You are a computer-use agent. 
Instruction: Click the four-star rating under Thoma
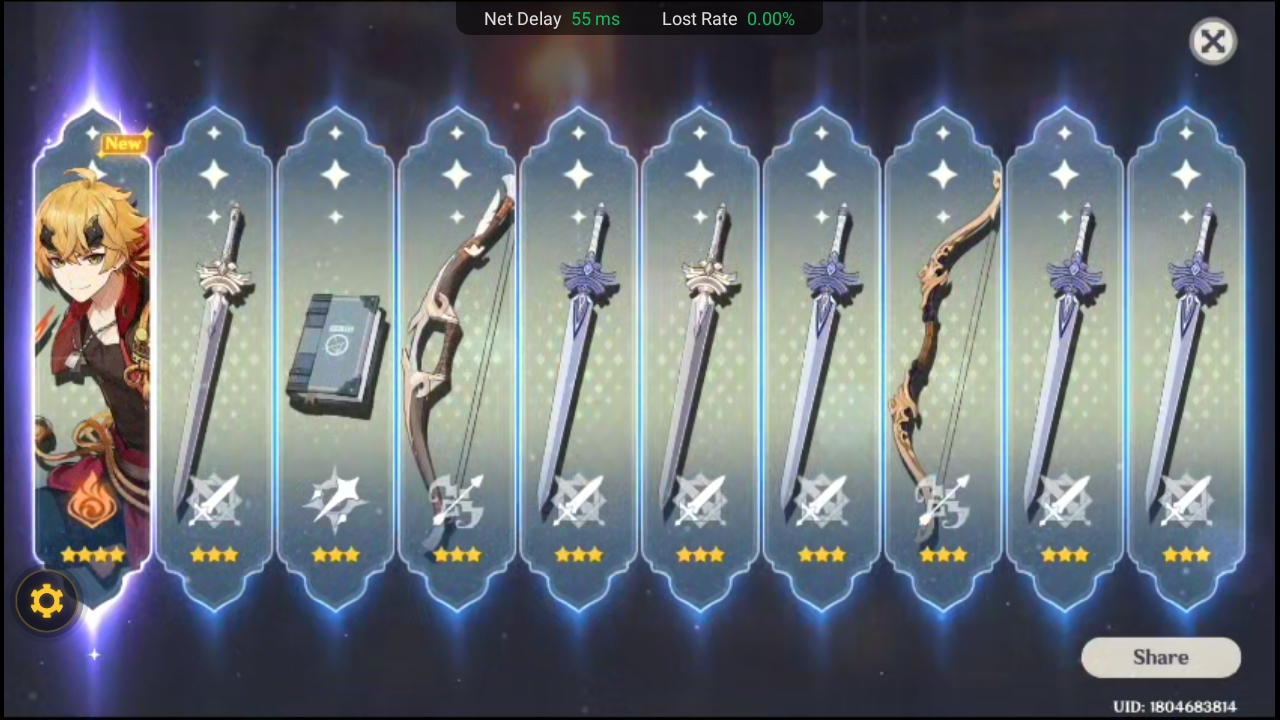(x=91, y=556)
